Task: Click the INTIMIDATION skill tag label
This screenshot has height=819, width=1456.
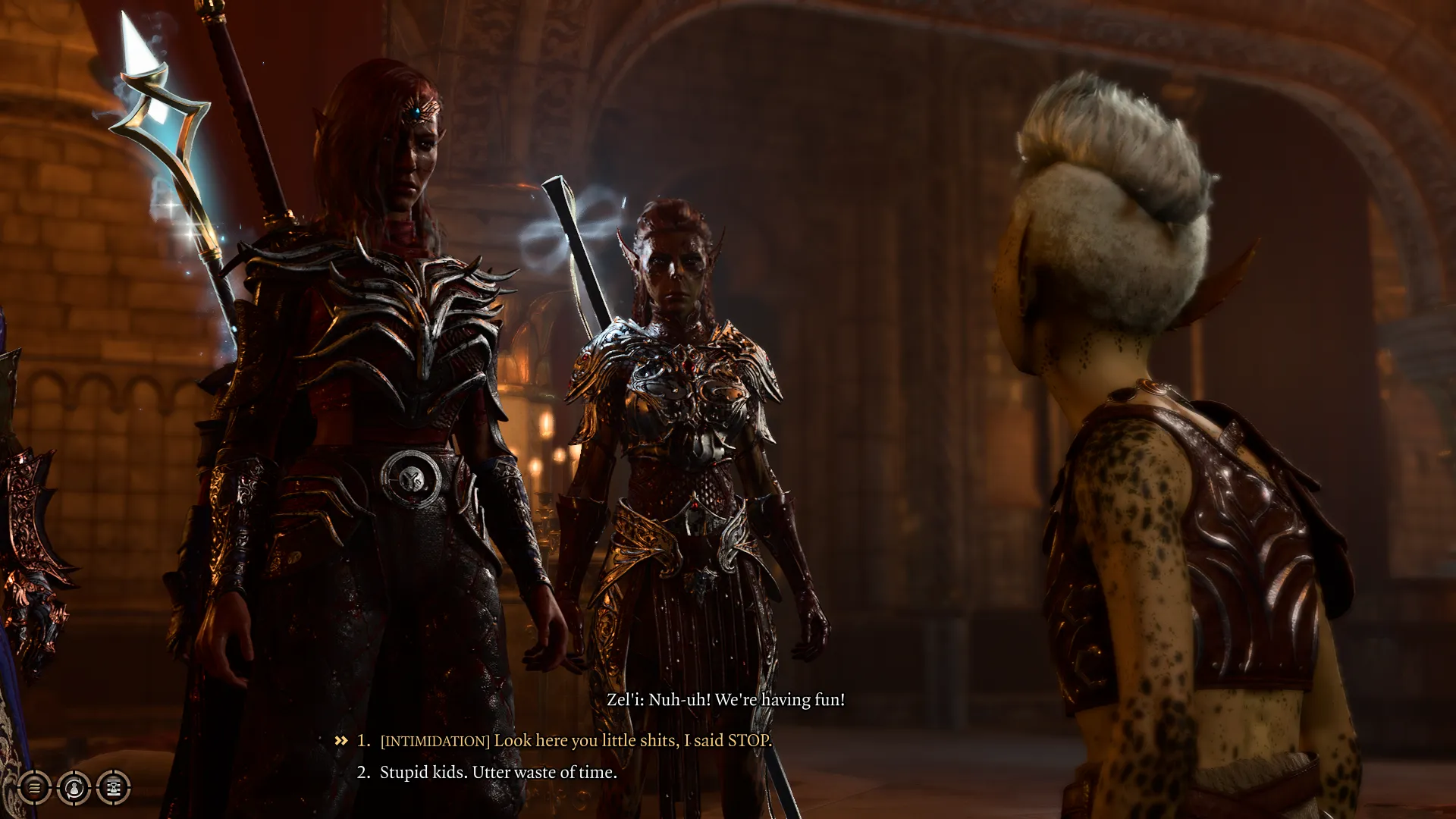Action: pos(434,741)
